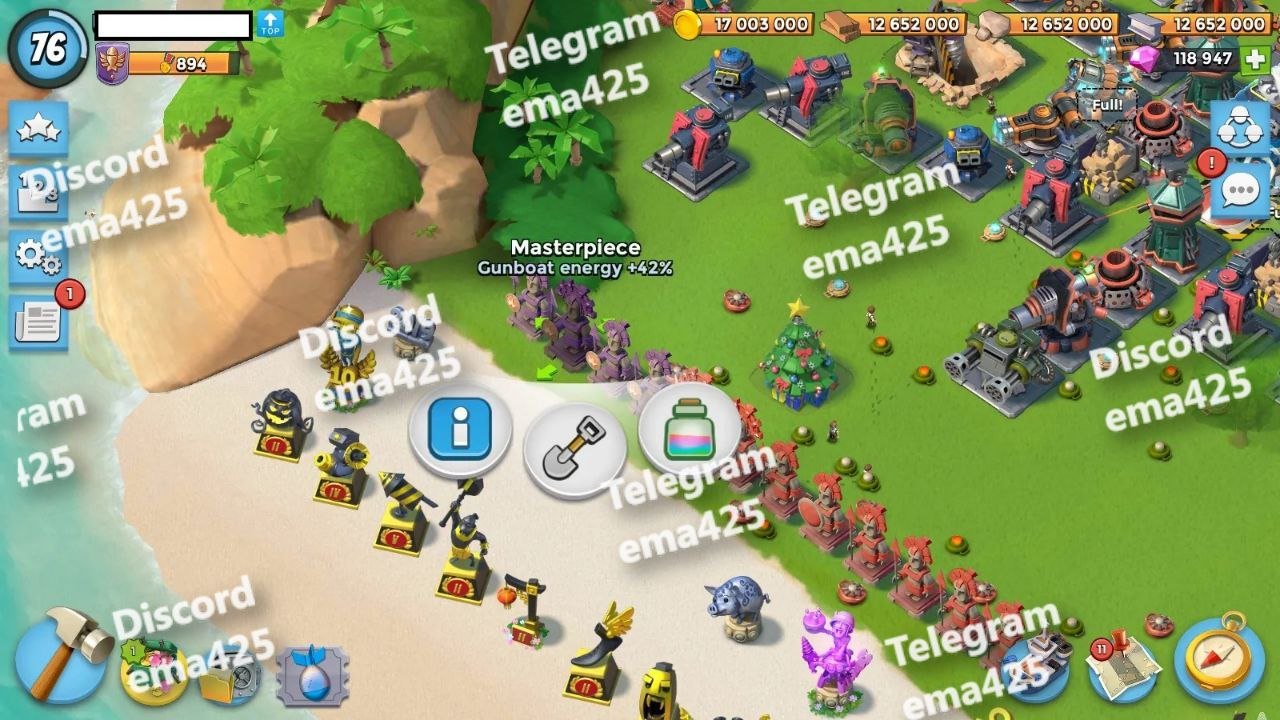
Task: Tap the blue info button
Action: point(460,430)
